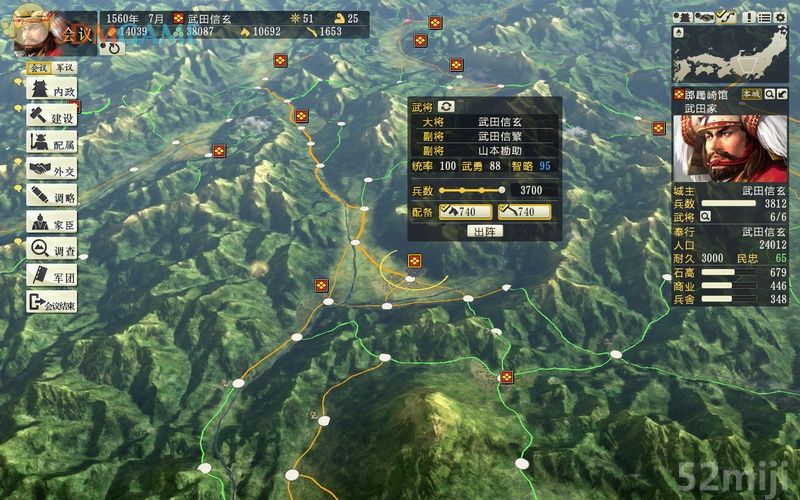Swap generals with the refresh arrows icon
Image resolution: width=800 pixels, height=500 pixels.
click(446, 106)
